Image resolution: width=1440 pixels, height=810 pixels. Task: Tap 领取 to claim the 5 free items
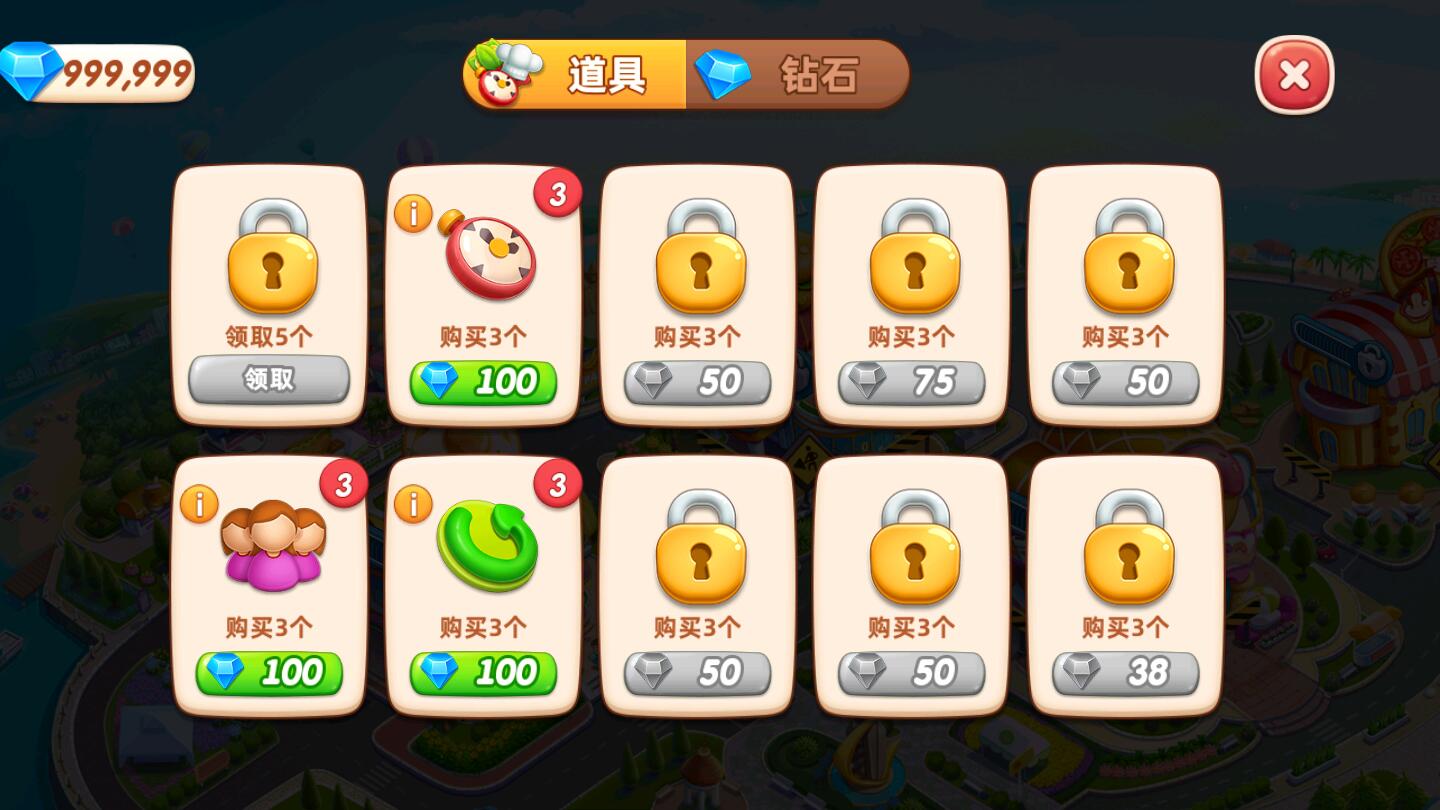[270, 381]
